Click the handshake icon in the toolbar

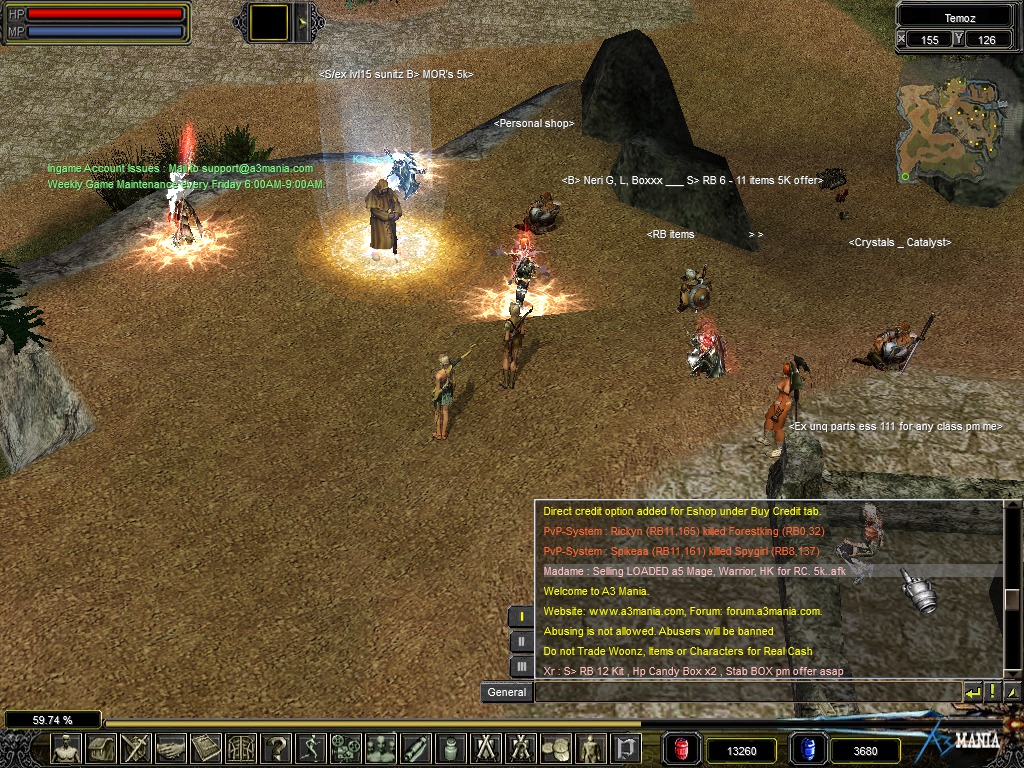click(172, 748)
